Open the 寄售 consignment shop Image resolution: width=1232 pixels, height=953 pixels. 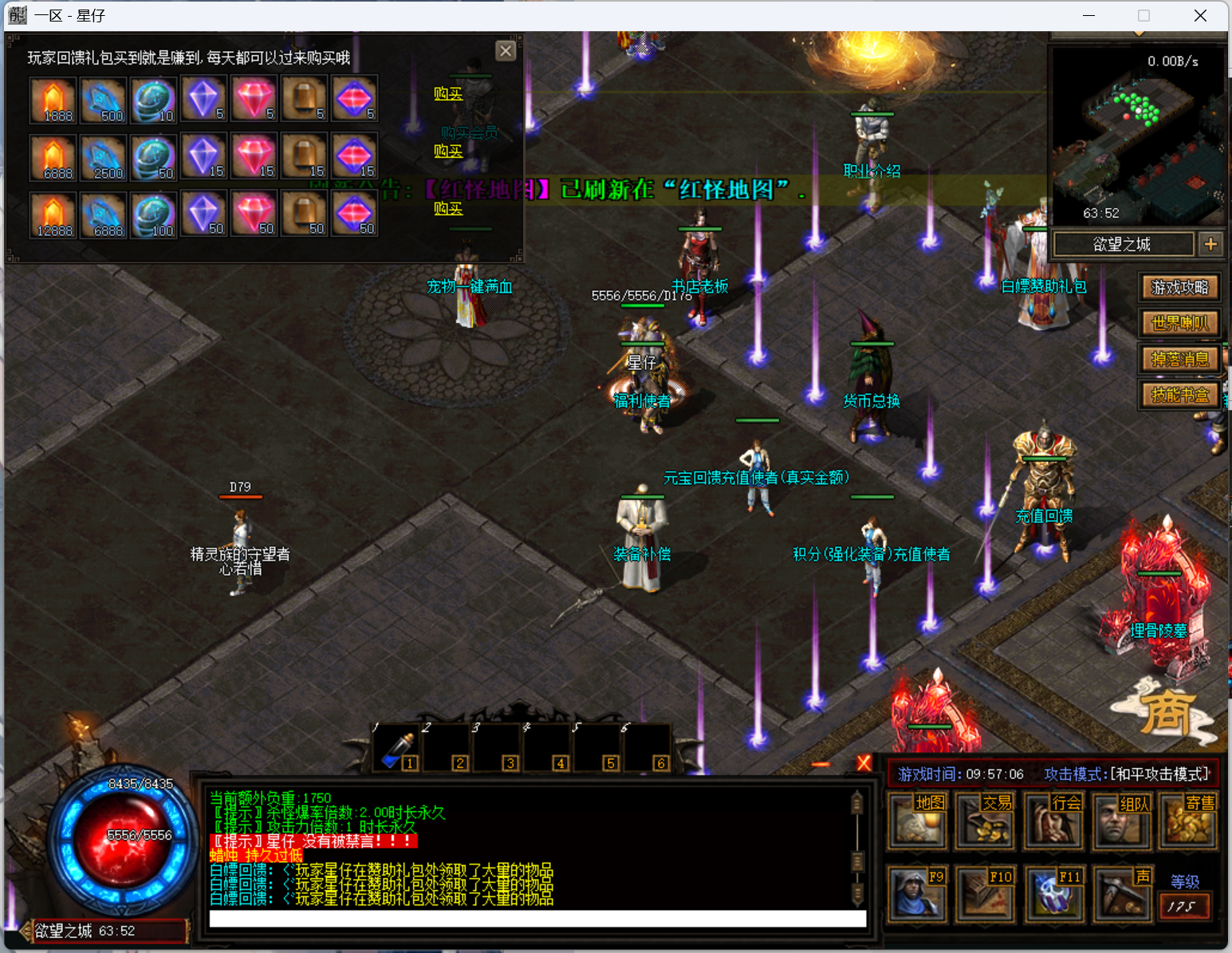(1188, 821)
